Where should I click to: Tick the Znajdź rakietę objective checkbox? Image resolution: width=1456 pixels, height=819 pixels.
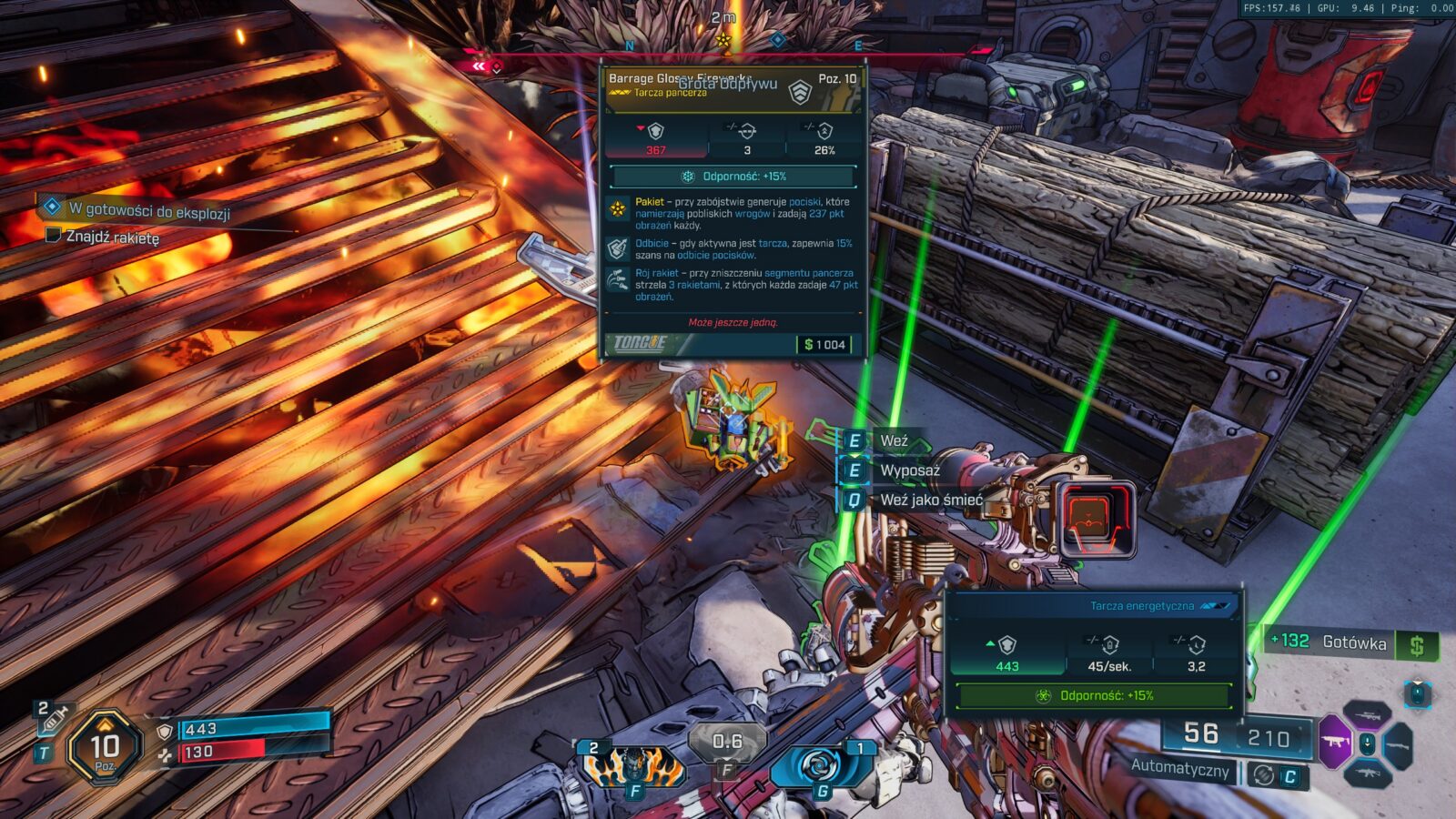coord(54,236)
